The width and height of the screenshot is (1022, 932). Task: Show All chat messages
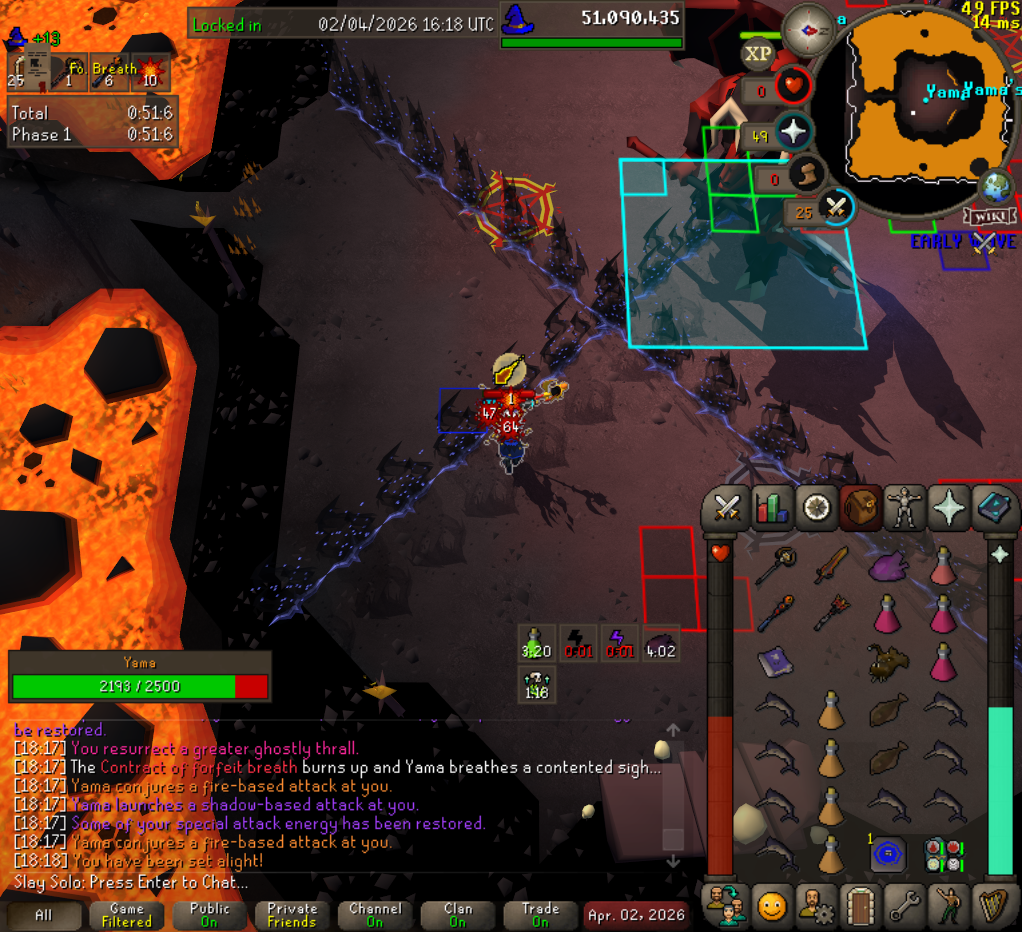click(44, 915)
